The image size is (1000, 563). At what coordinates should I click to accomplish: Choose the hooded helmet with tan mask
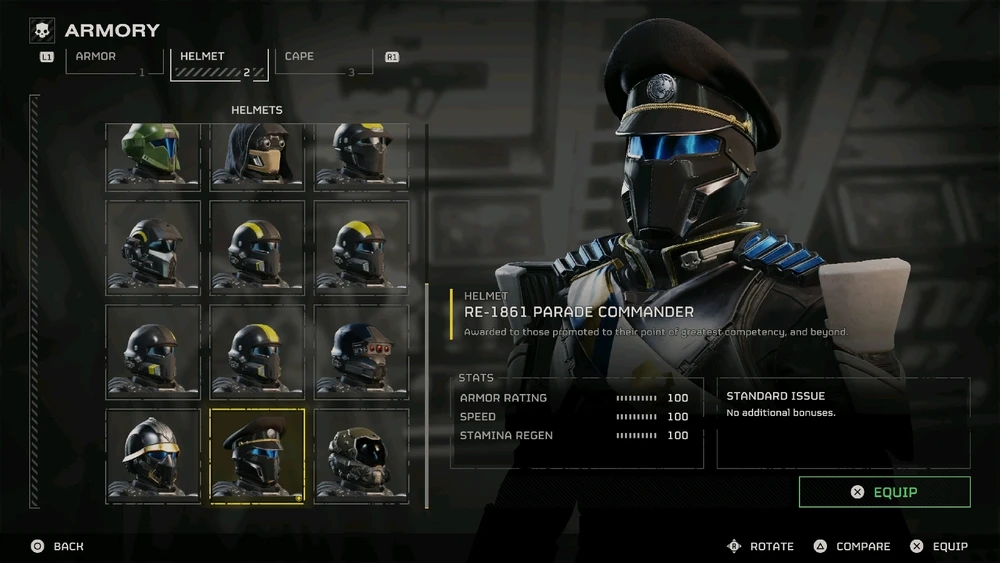[x=257, y=154]
